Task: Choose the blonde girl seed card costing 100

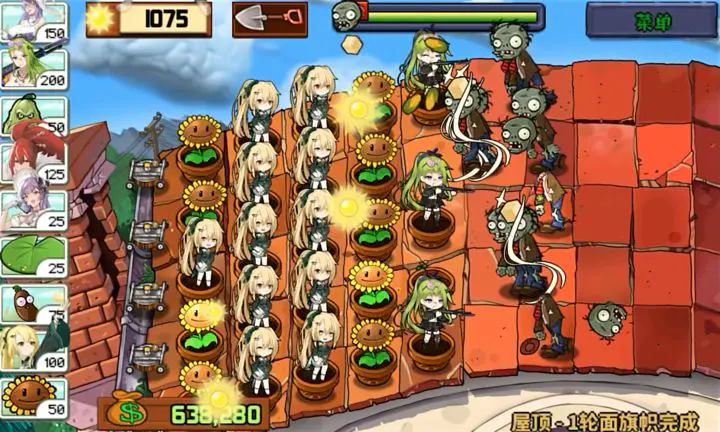Action: coord(32,350)
